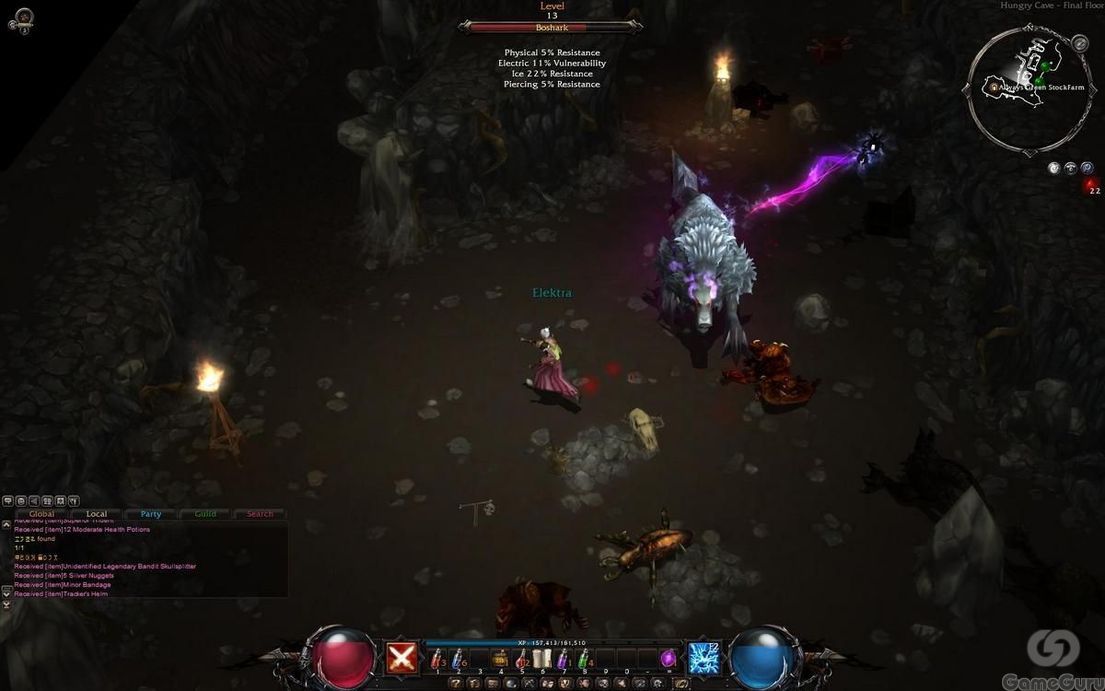The image size is (1105, 691).
Task: Use the blue mana potion in slot 2
Action: pos(458,659)
